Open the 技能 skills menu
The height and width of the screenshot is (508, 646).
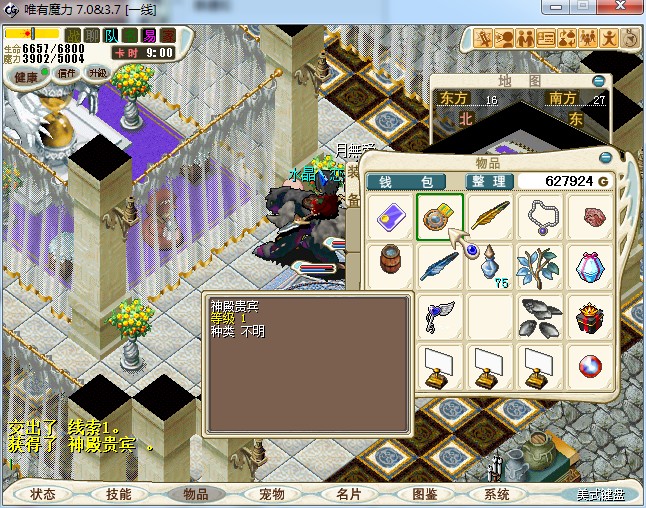(x=118, y=494)
